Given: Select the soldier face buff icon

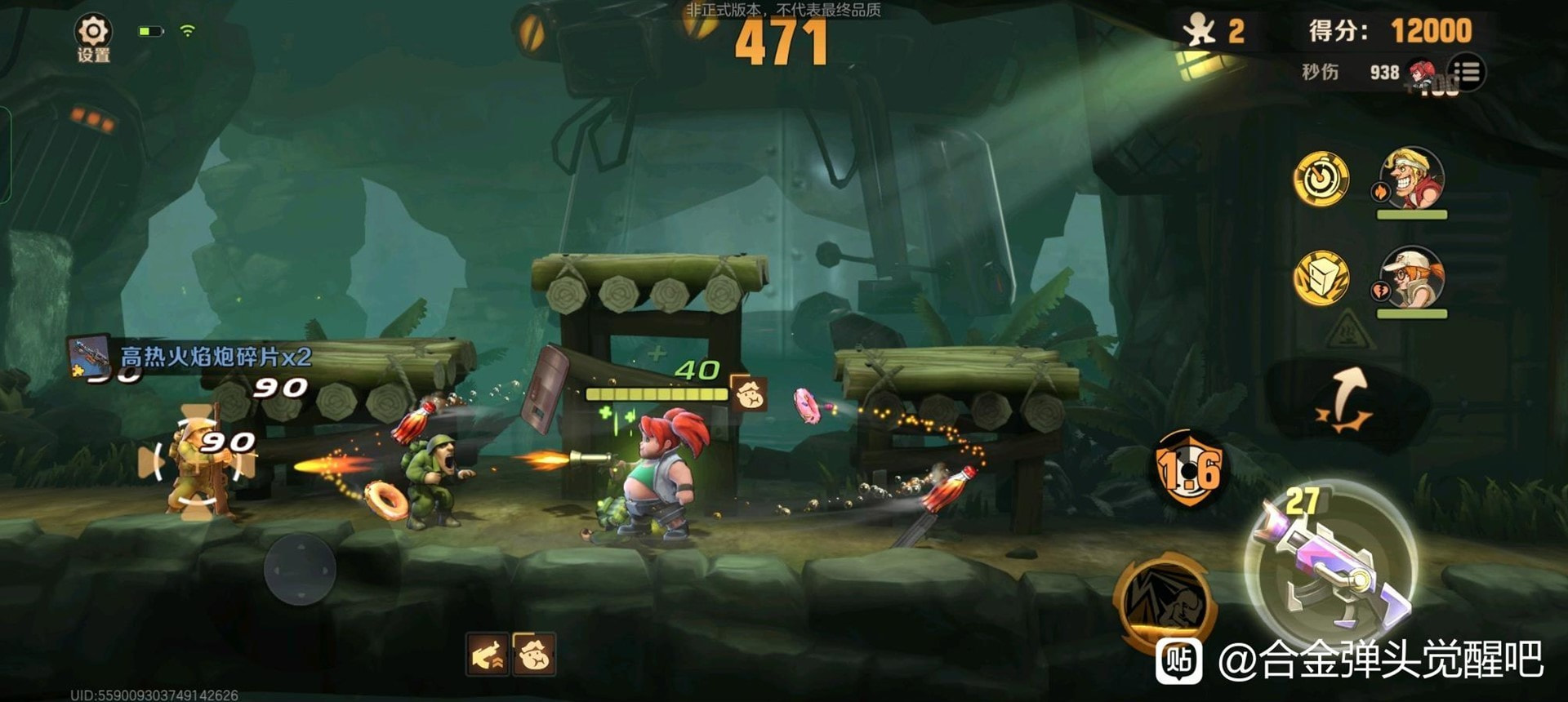Looking at the screenshot, I should click(x=534, y=655).
